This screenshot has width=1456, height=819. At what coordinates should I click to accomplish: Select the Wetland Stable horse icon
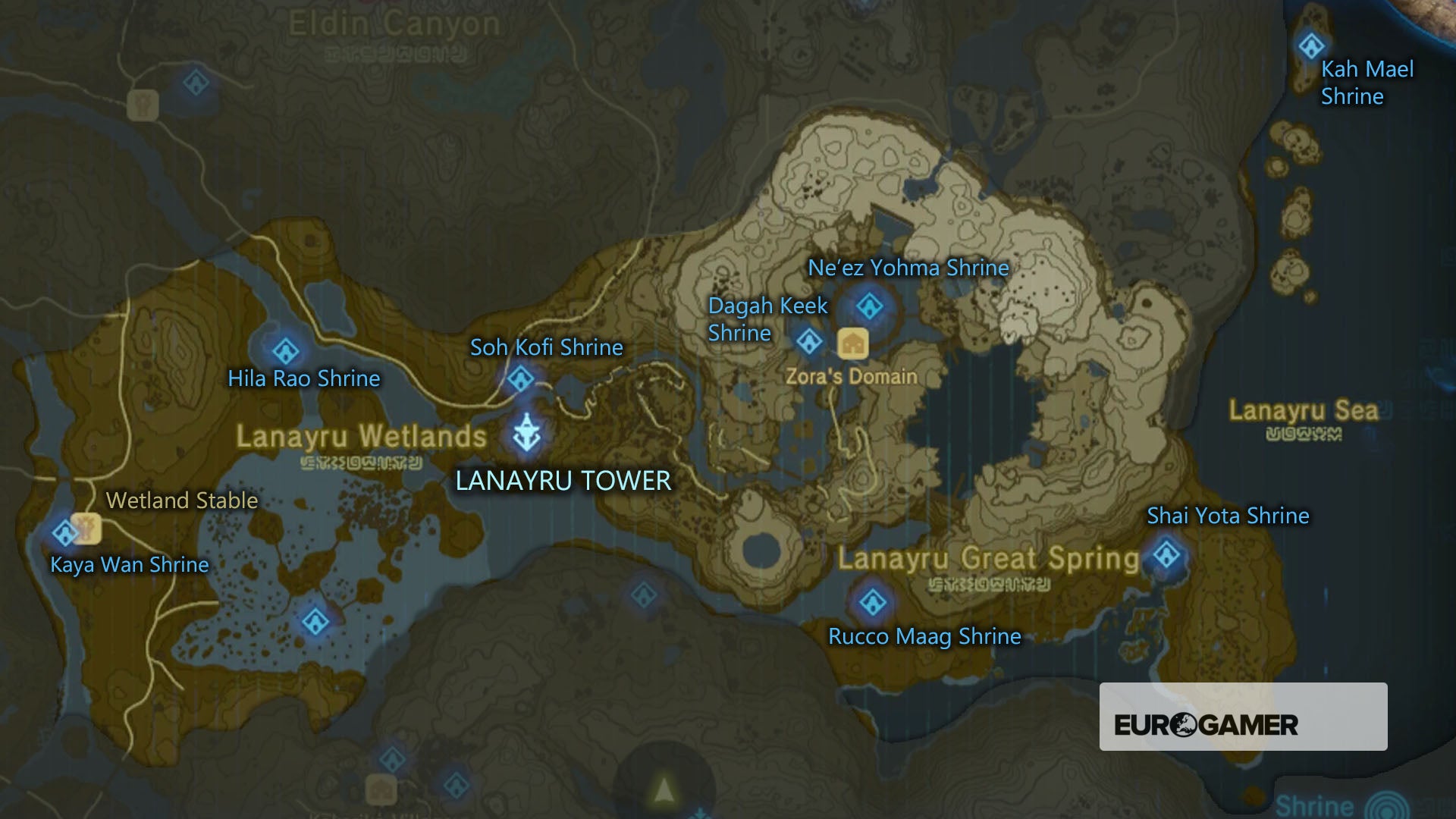click(x=85, y=530)
